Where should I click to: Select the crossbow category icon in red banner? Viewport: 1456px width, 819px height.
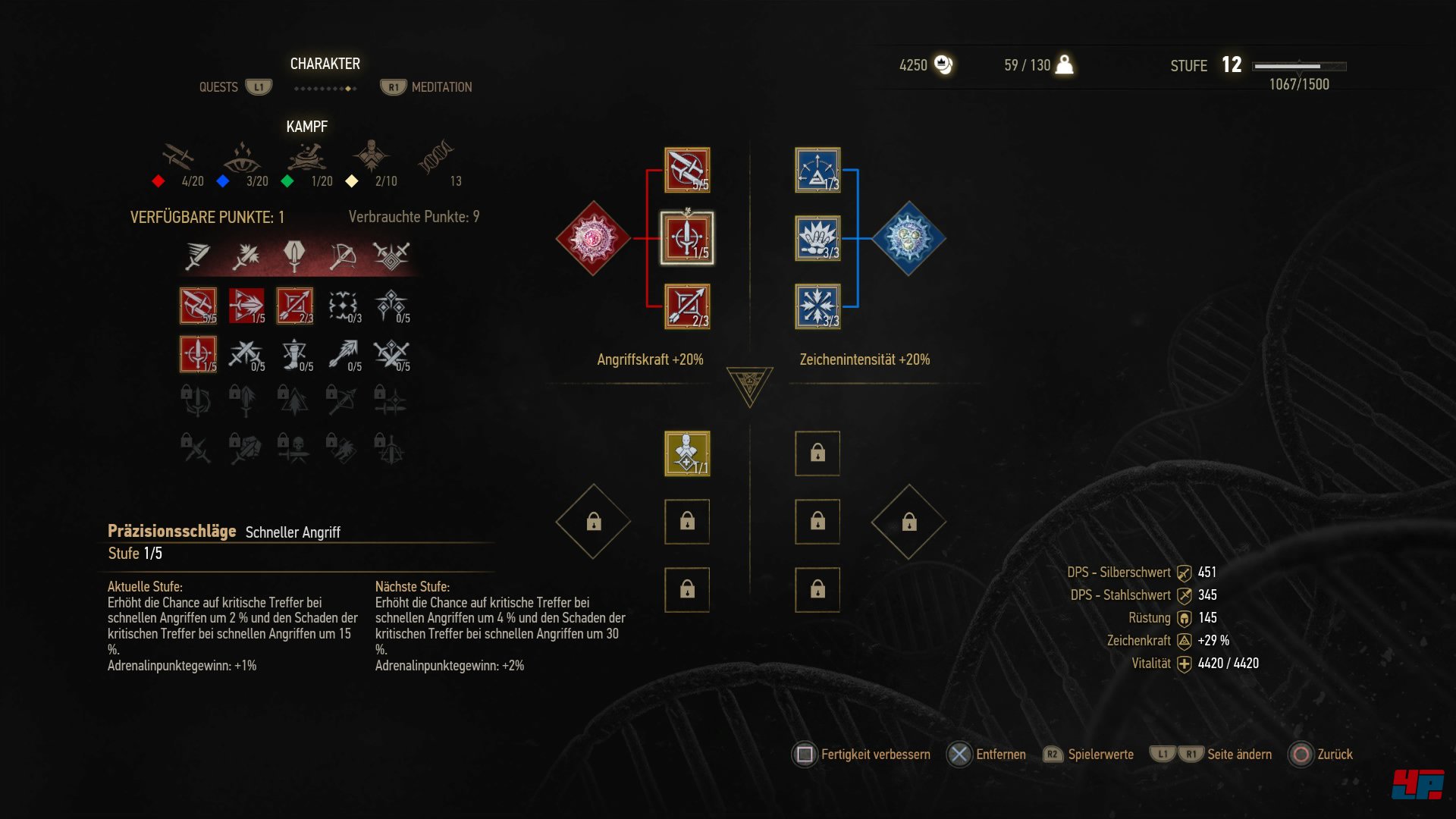tap(341, 256)
